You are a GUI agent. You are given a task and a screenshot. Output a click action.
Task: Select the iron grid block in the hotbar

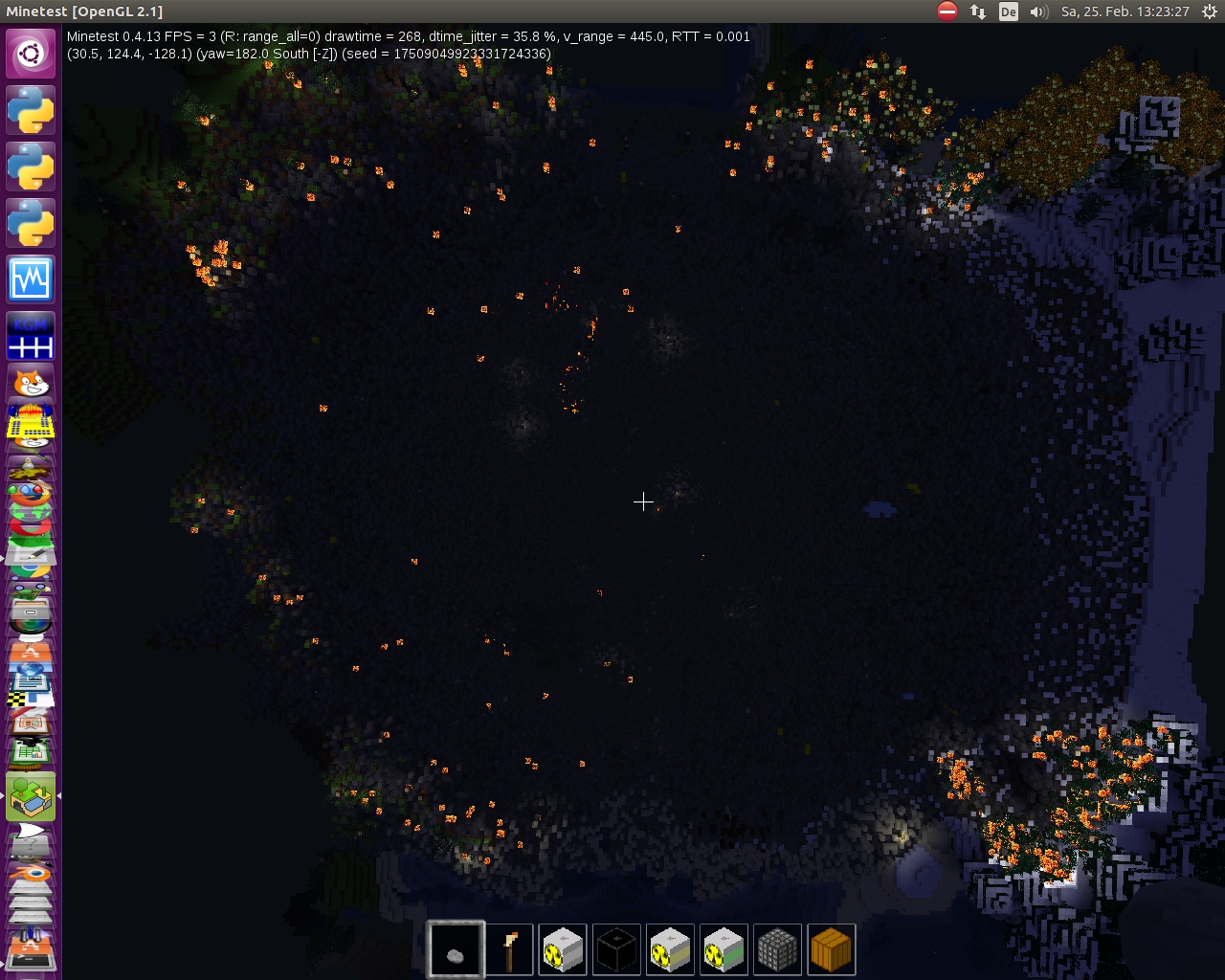[778, 948]
